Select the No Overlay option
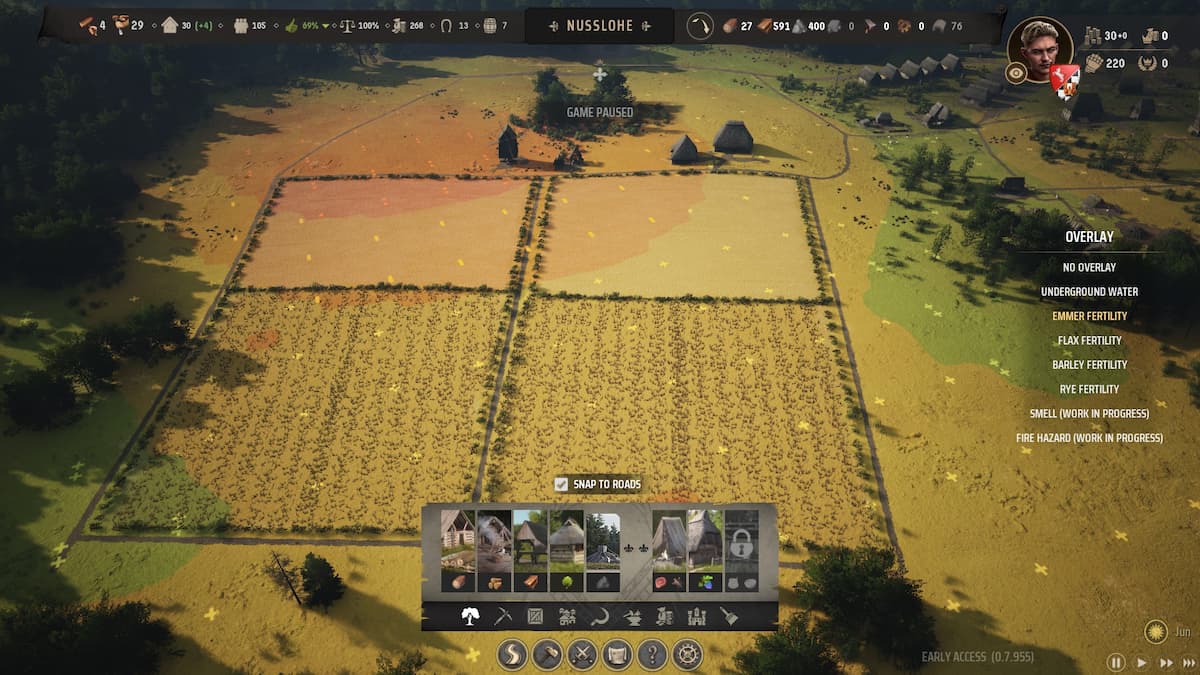1200x675 pixels. pos(1089,267)
